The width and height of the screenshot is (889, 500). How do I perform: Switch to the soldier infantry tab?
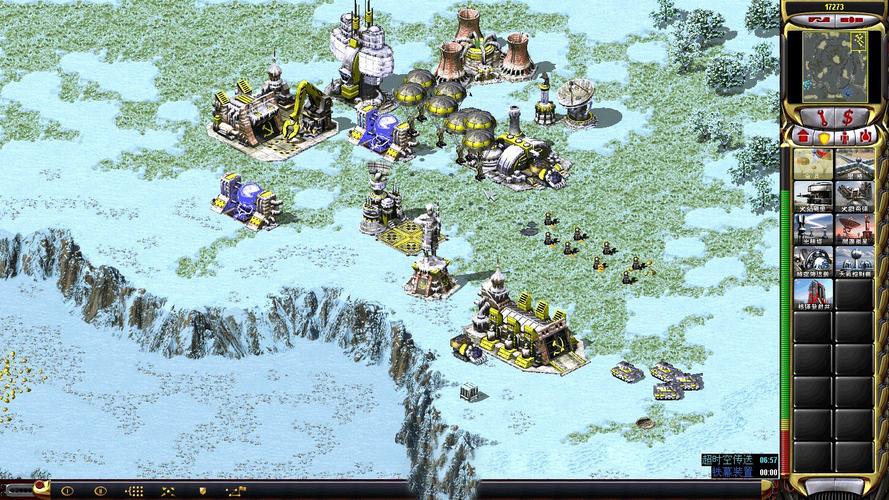843,135
